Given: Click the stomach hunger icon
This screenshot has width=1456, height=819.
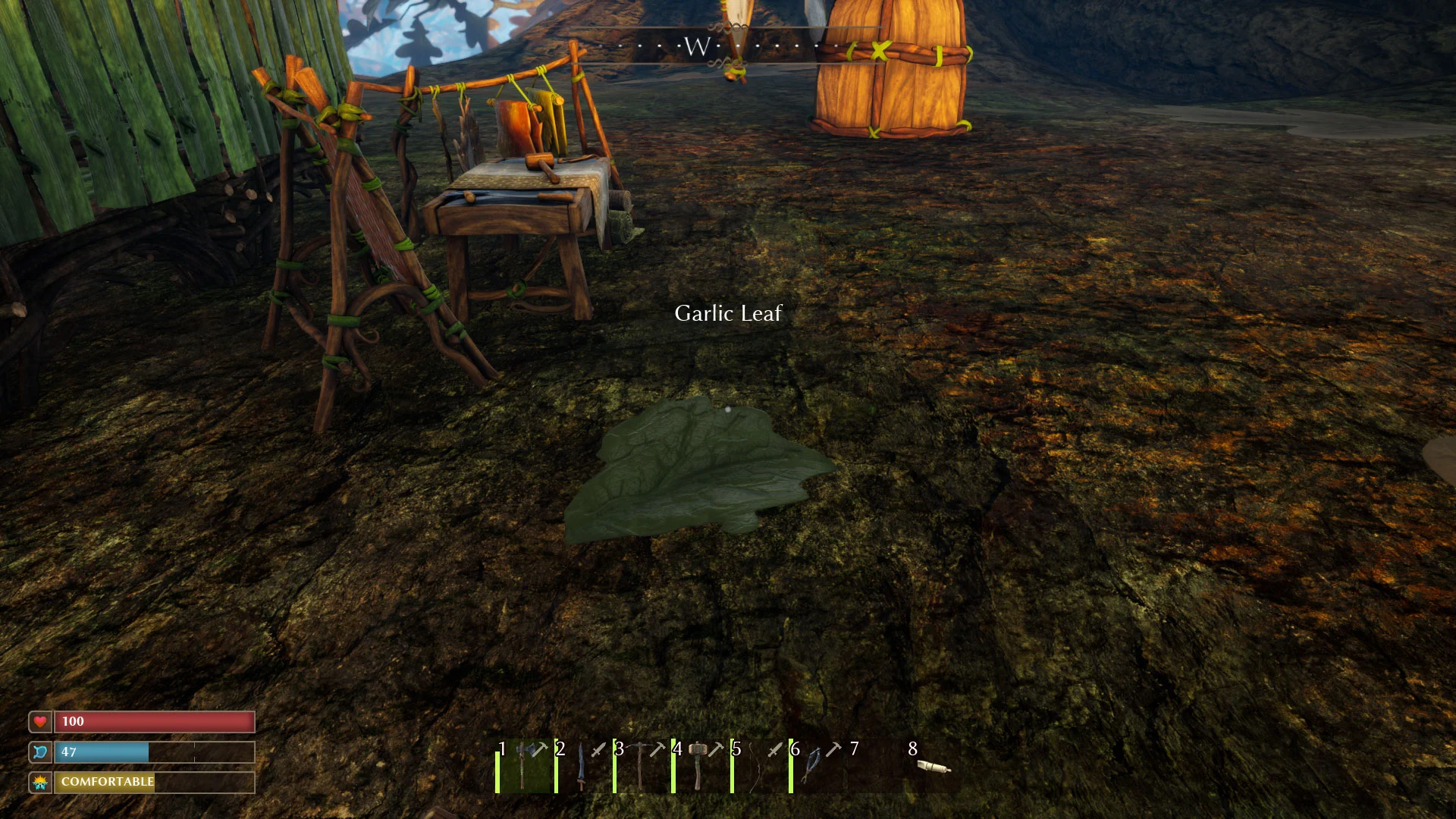Looking at the screenshot, I should (39, 752).
